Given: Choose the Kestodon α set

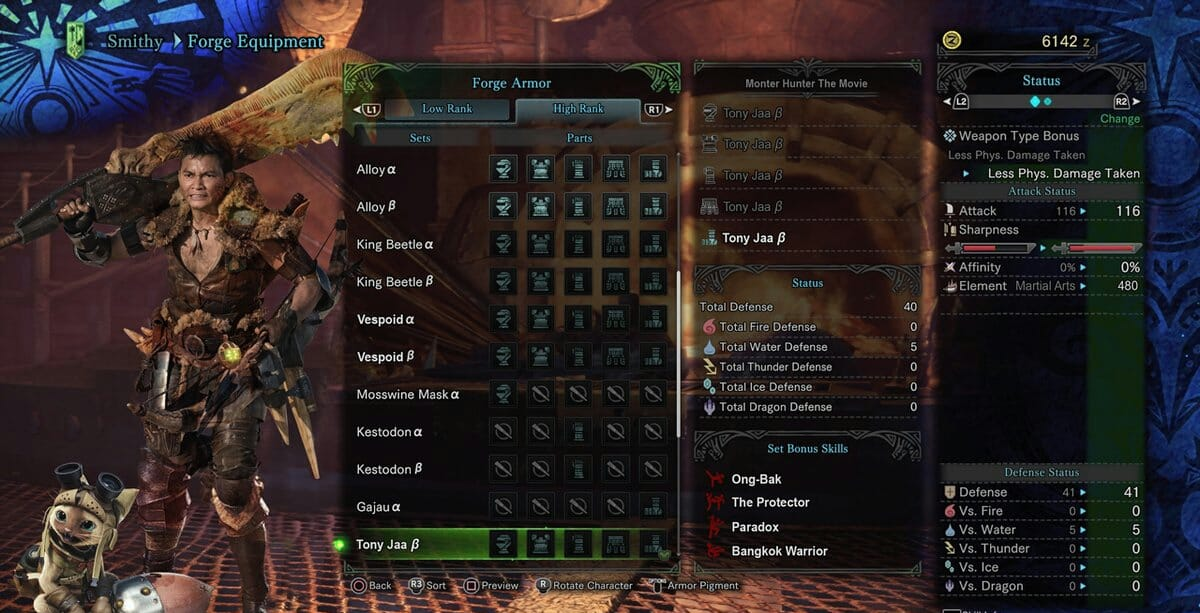Looking at the screenshot, I should pyautogui.click(x=389, y=432).
